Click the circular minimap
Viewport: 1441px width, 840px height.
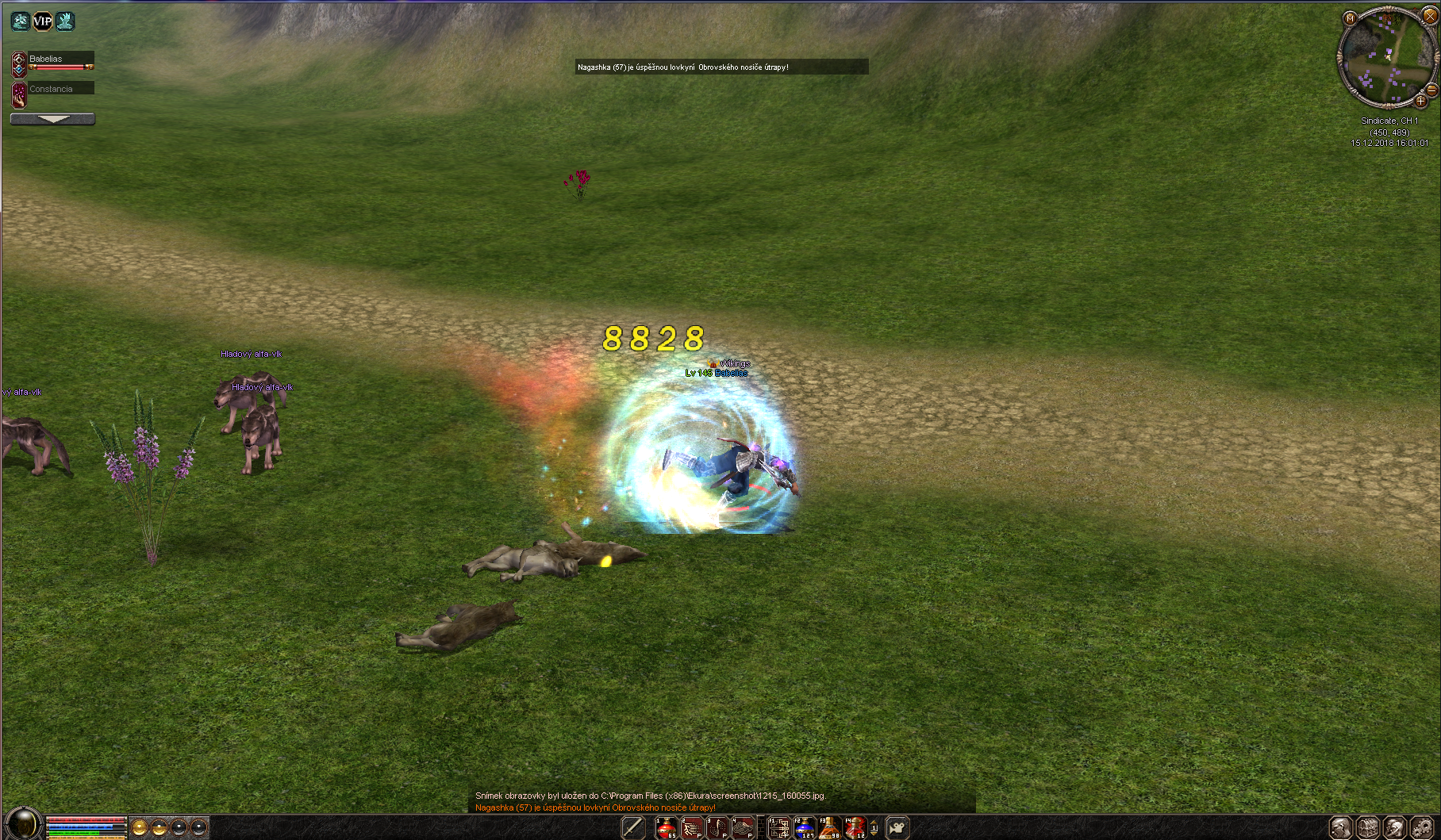point(1385,59)
